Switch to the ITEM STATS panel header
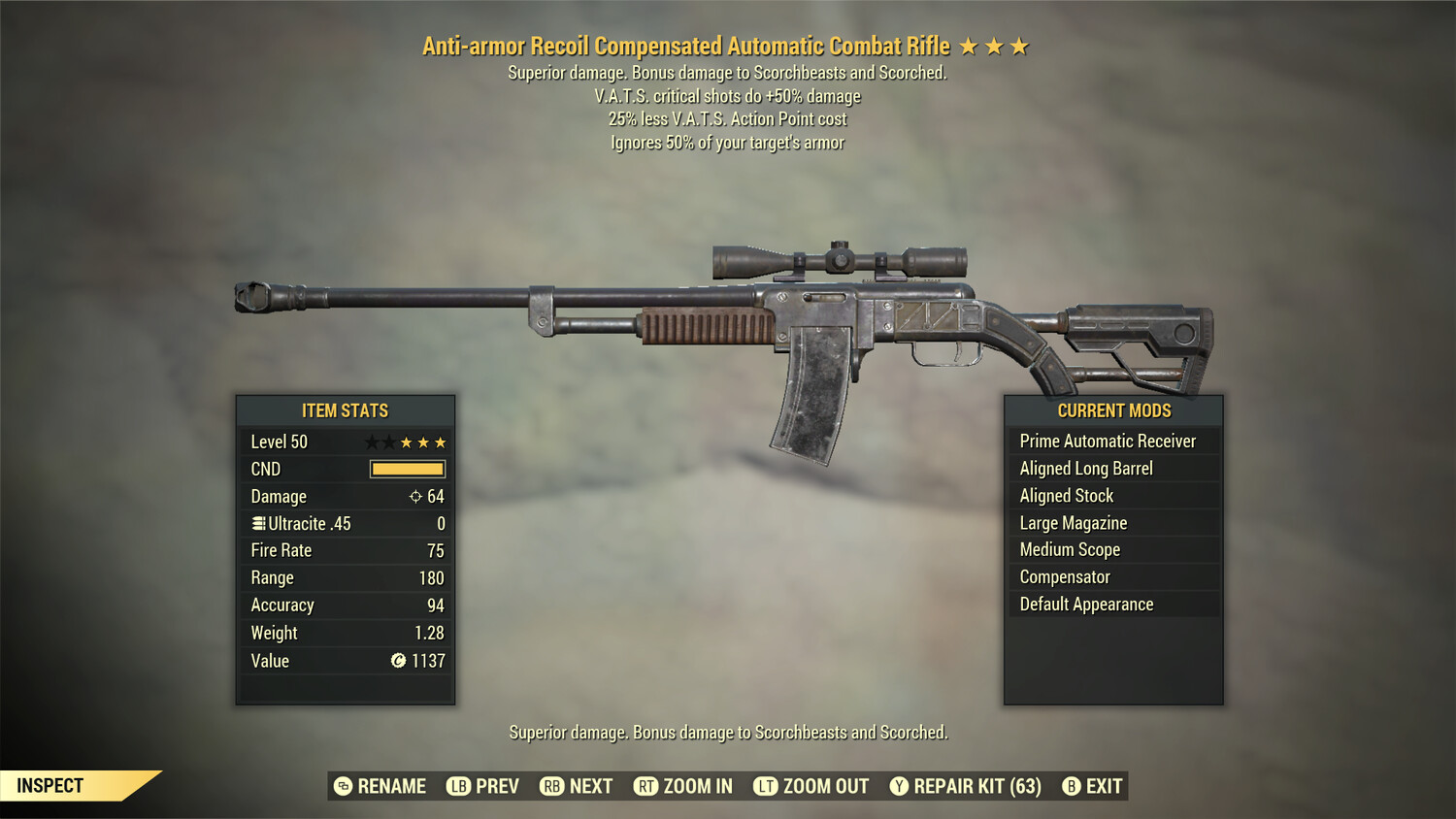This screenshot has height=819, width=1456. [x=345, y=410]
